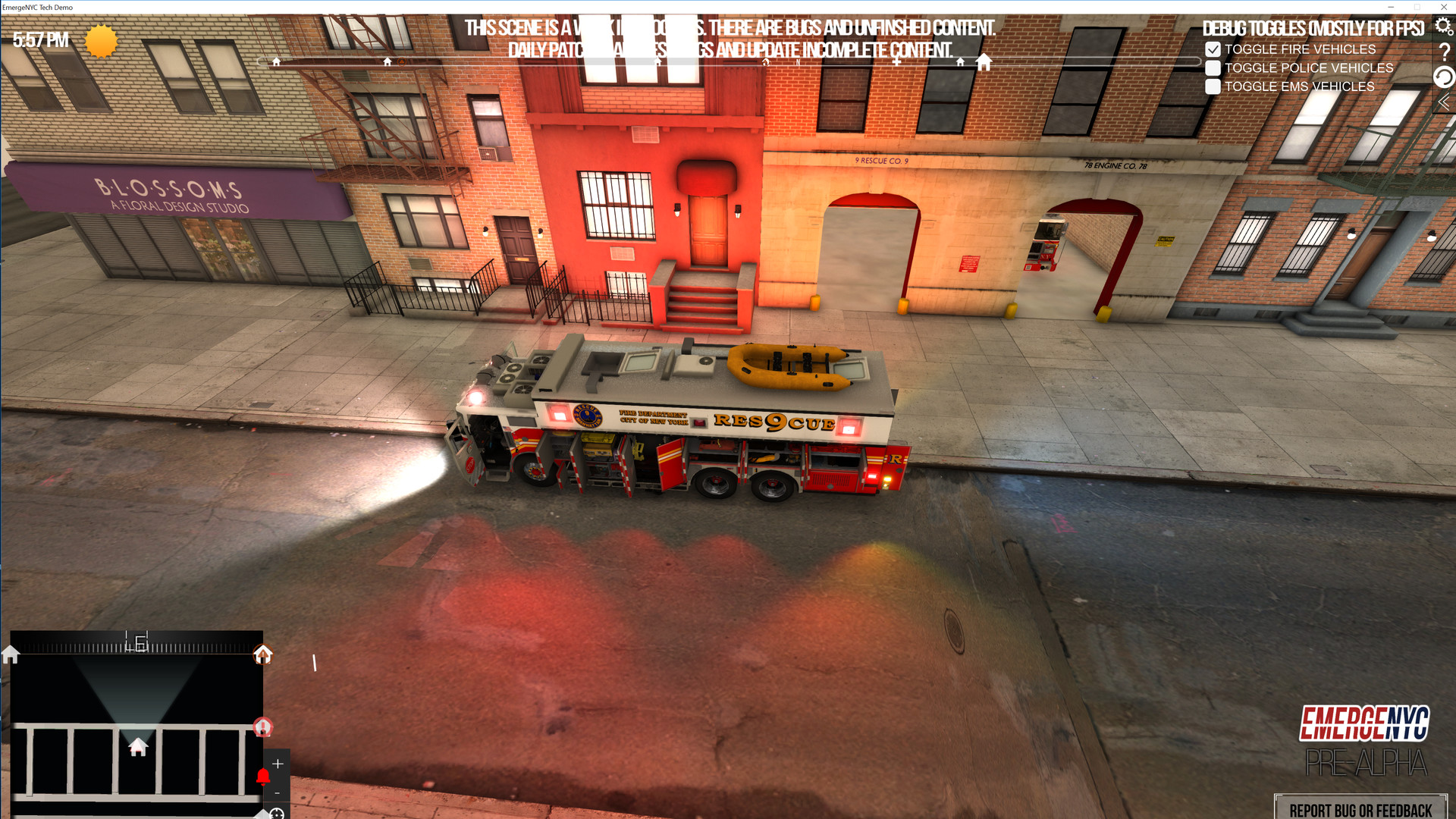The height and width of the screenshot is (819, 1456).
Task: Enable Toggle Police Vehicles
Action: (1213, 67)
